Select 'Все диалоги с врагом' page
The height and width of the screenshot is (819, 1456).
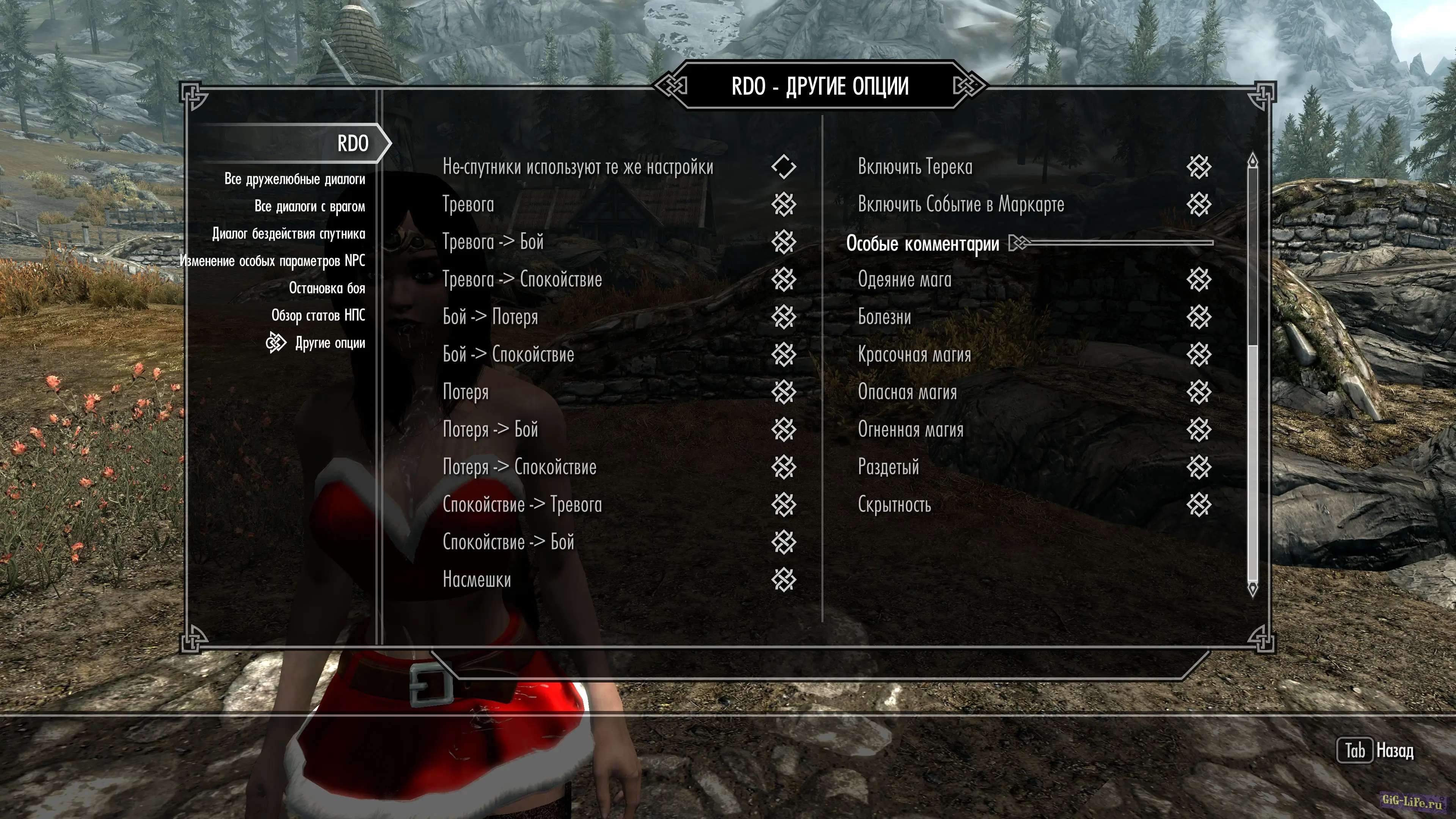click(x=309, y=206)
